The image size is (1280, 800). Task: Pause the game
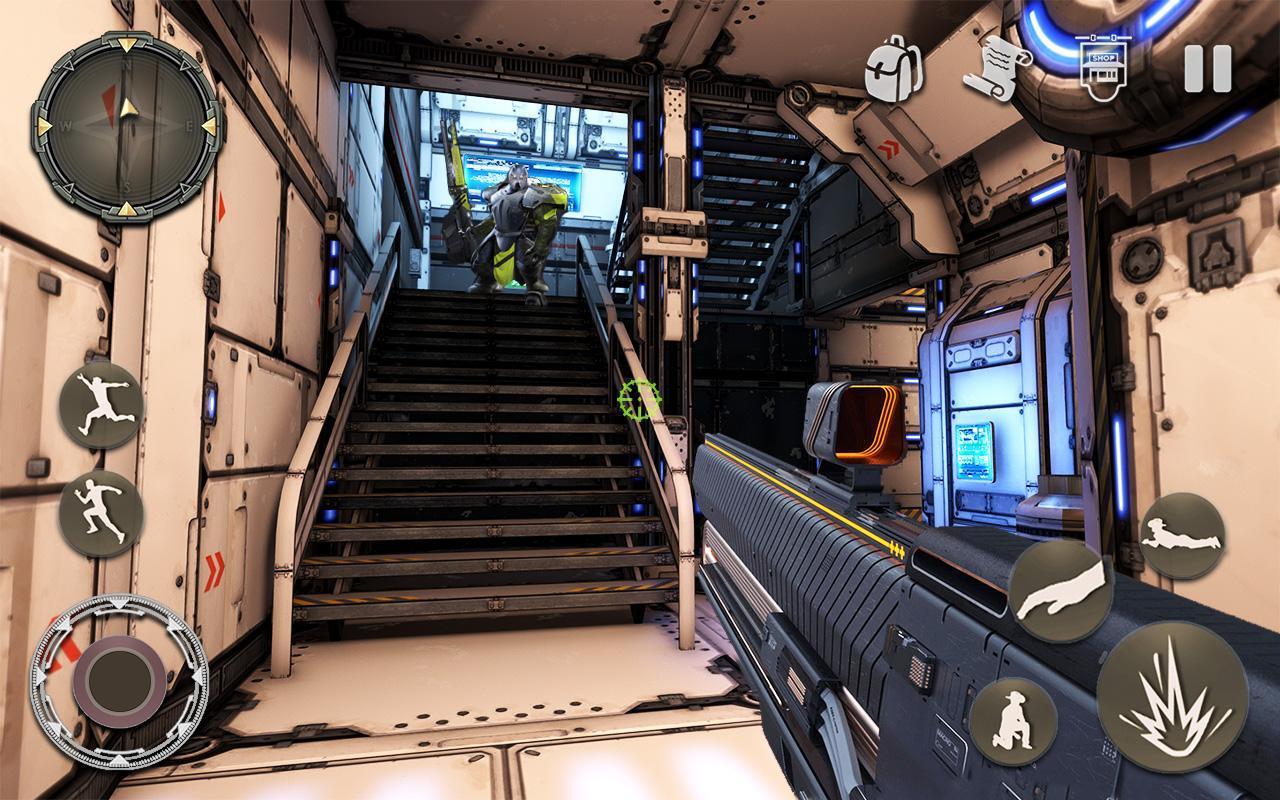coord(1207,69)
